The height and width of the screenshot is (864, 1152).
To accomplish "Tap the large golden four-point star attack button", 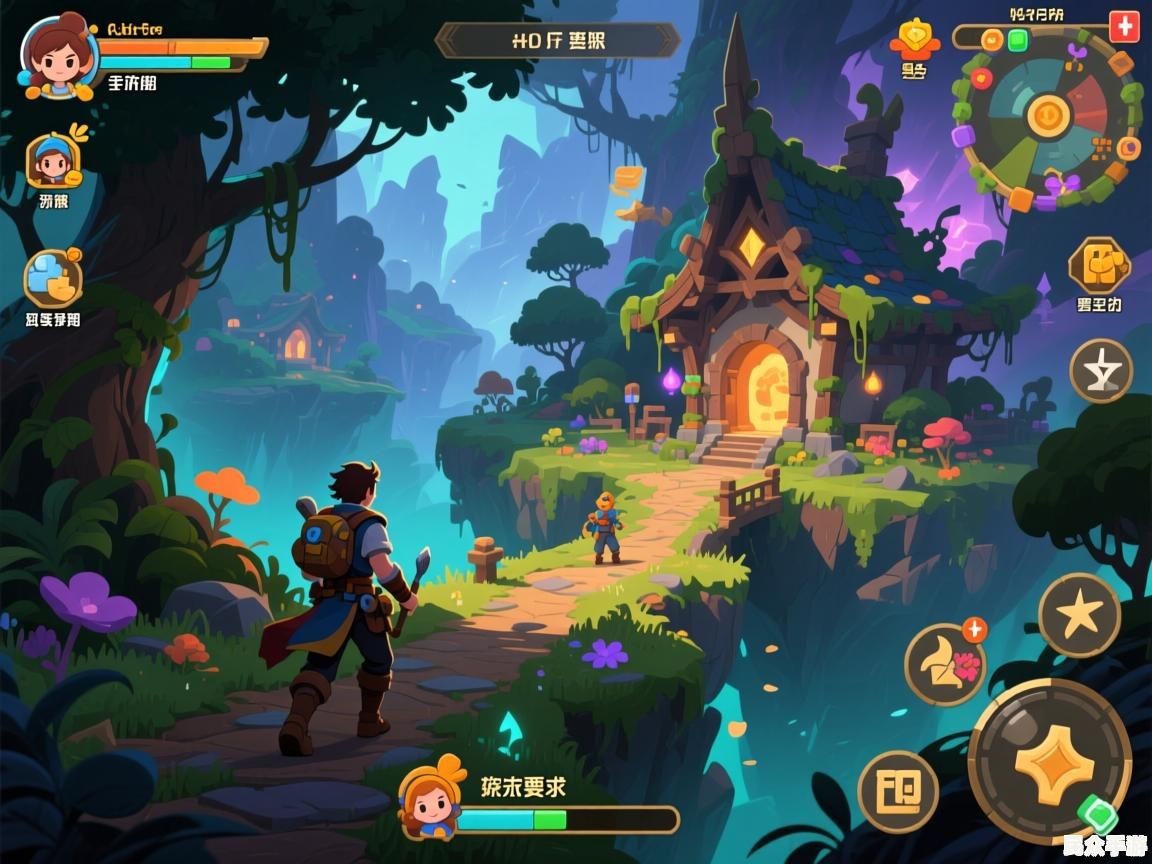I will pos(1050,763).
